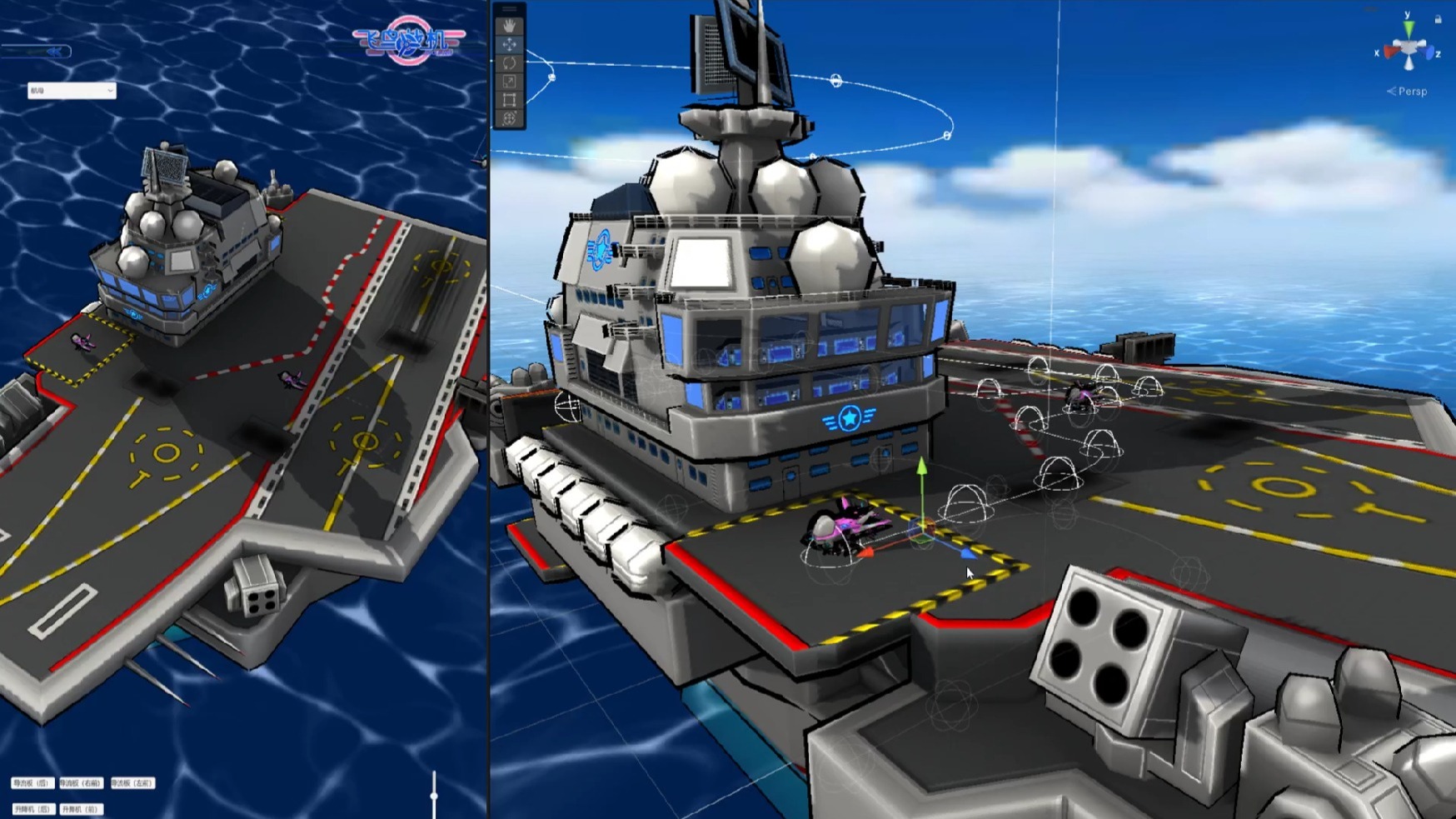Pick the combined transform tool
1456x819 pixels.
point(509,118)
